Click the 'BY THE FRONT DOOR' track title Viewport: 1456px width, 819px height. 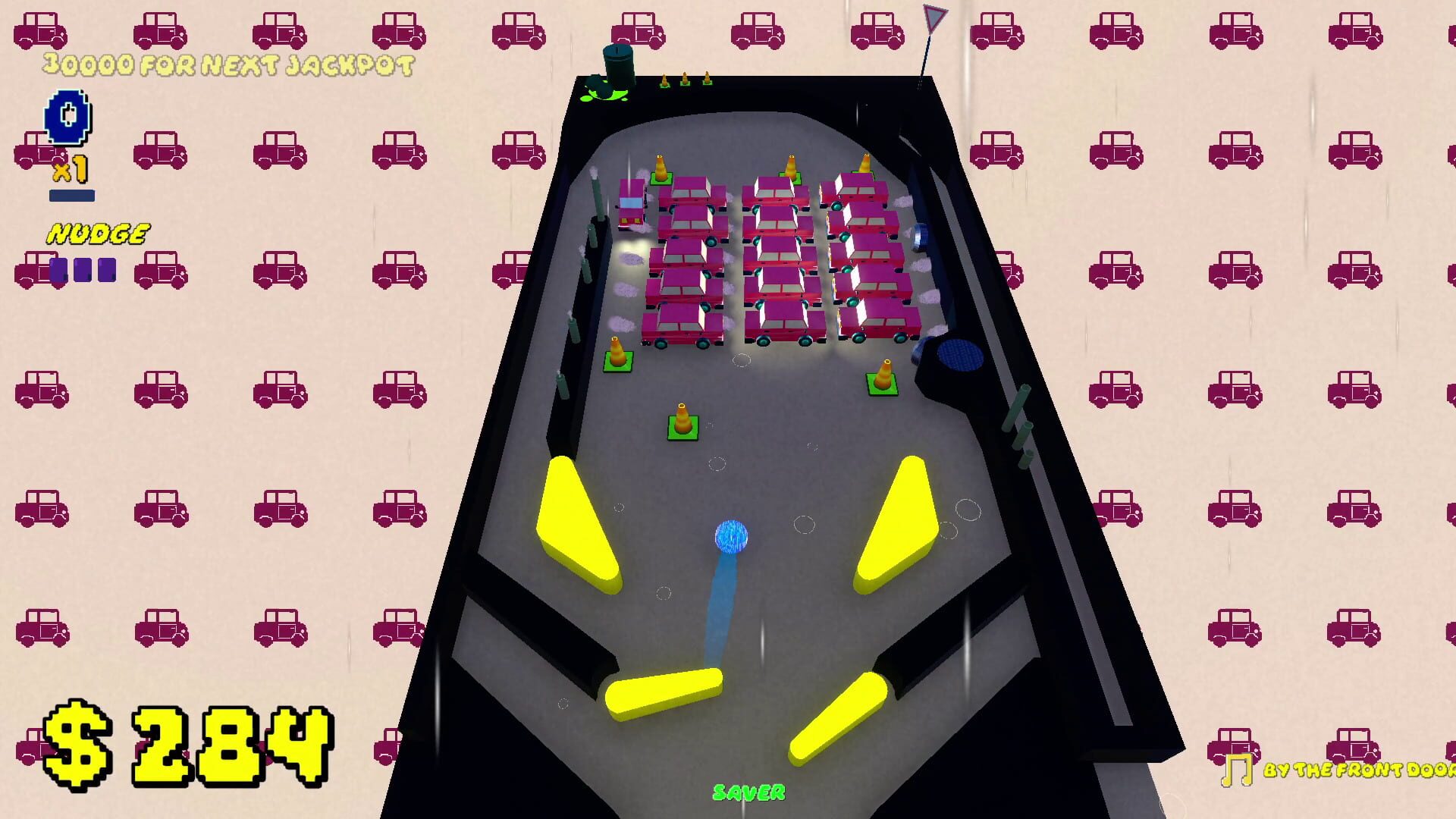(x=1357, y=772)
